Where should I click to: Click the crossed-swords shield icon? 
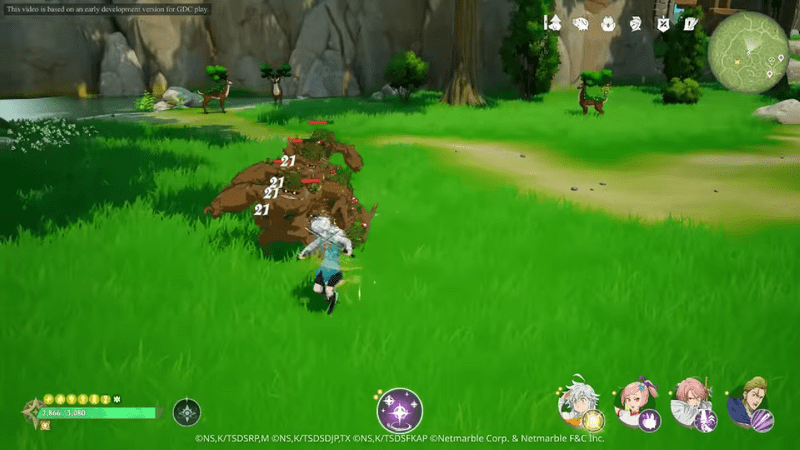tap(662, 22)
